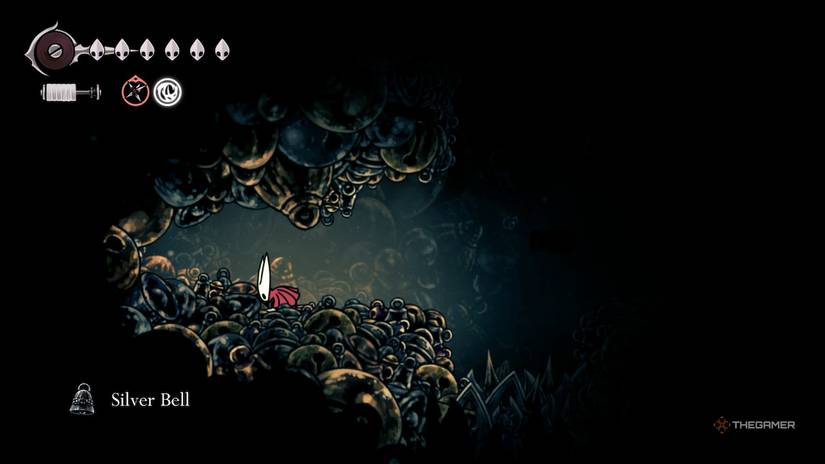Select the red shuriken tool icon
Image resolution: width=825 pixels, height=464 pixels.
point(135,92)
